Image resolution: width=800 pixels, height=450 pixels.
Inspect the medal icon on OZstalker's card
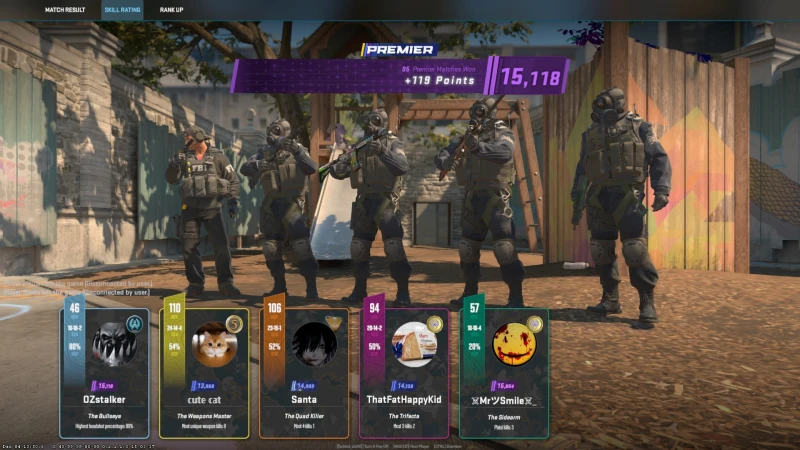tap(134, 323)
